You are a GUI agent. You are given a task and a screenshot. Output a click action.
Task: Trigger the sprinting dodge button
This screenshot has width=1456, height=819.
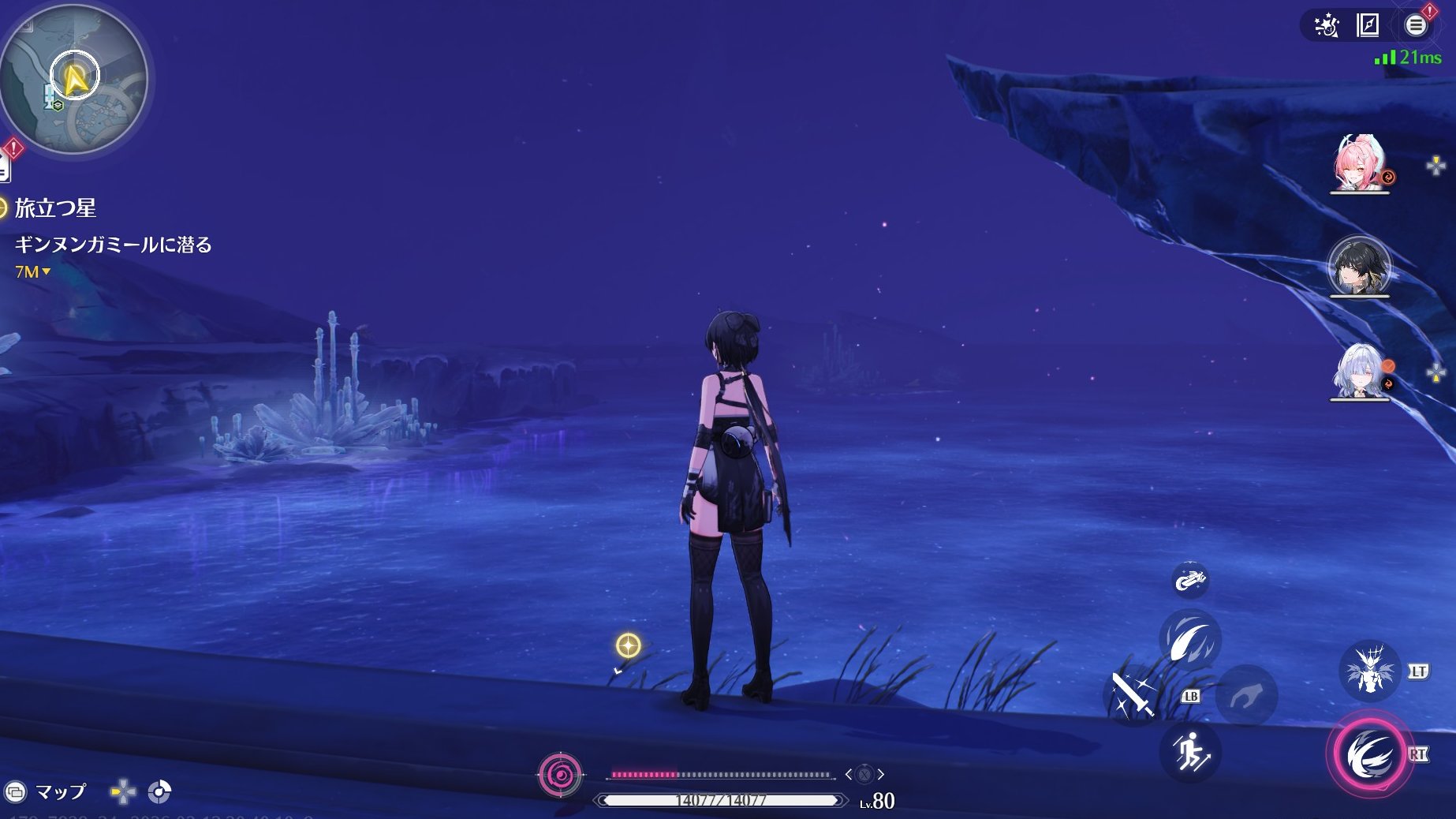coord(1189,752)
